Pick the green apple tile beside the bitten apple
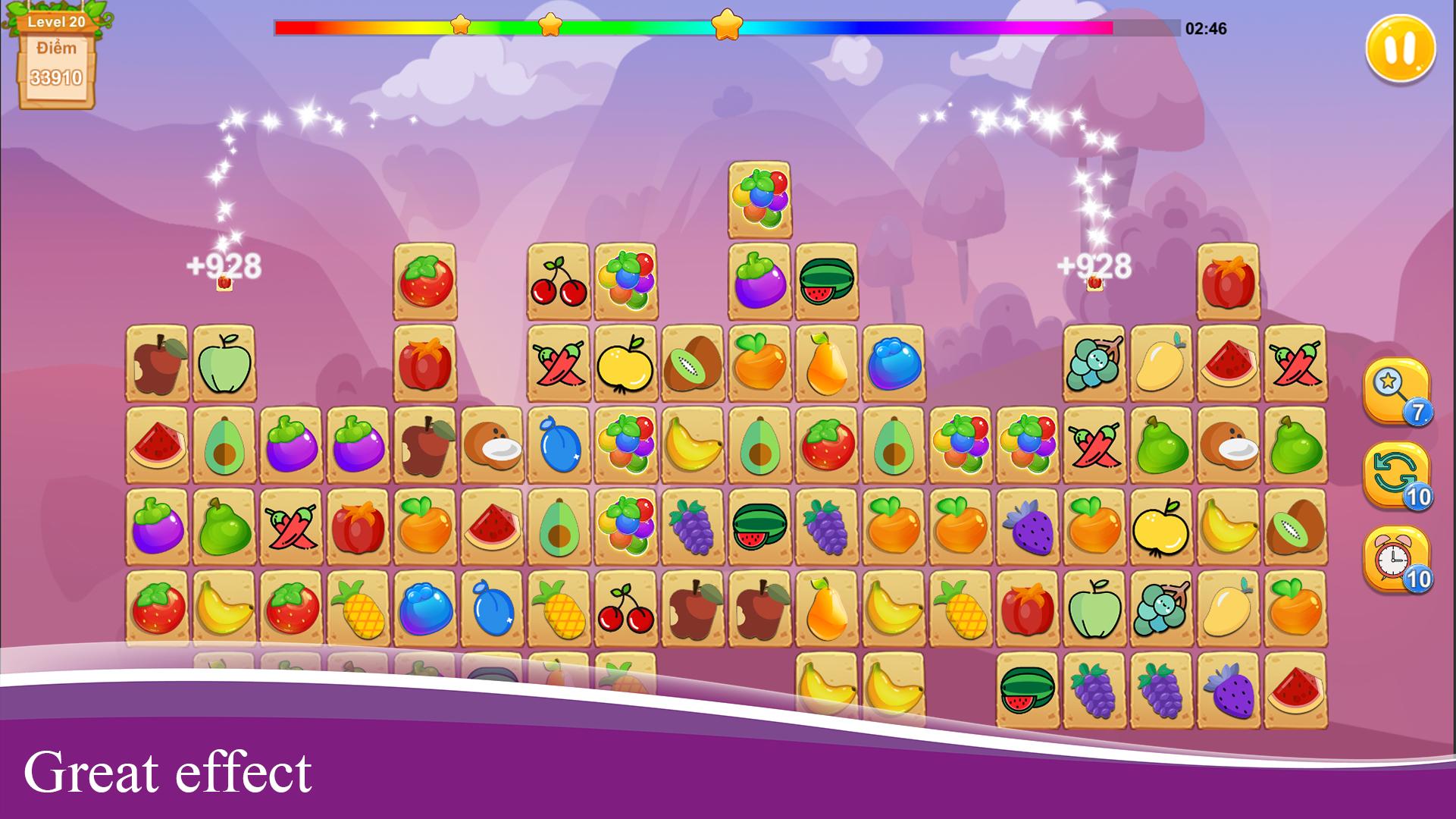 (x=224, y=363)
